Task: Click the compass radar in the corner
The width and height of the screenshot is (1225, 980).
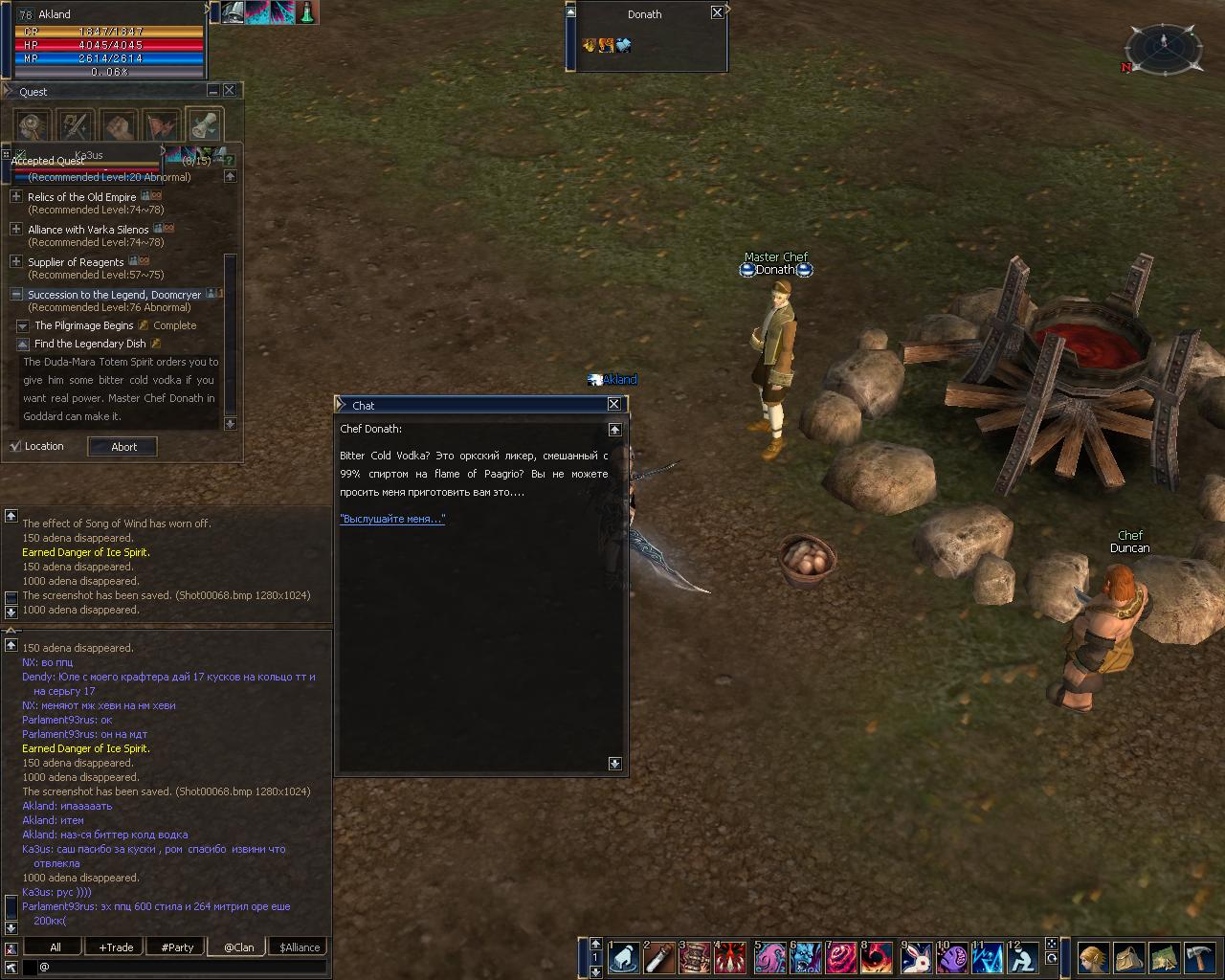Action: (1164, 46)
